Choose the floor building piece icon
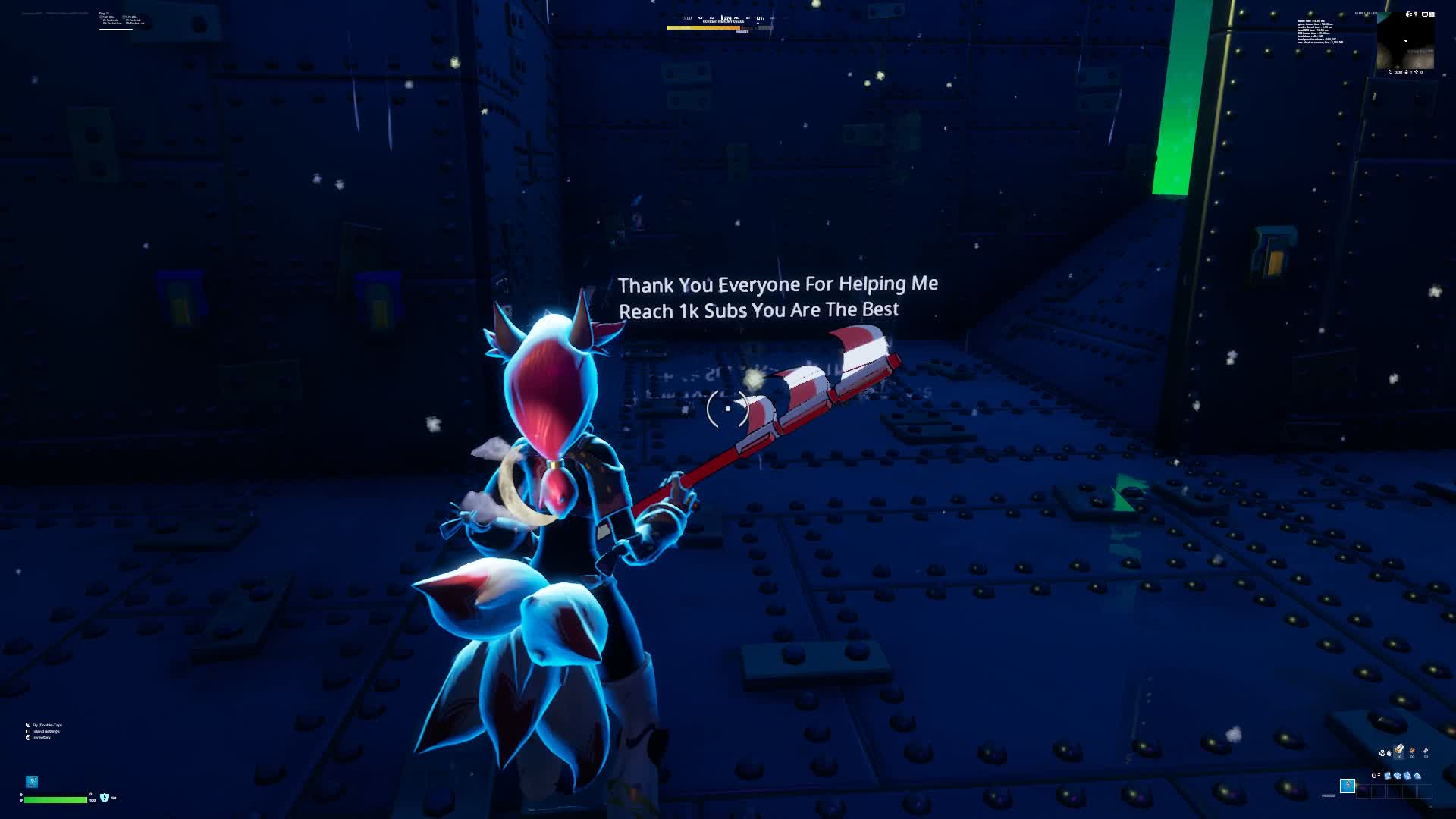This screenshot has height=819, width=1456. [1398, 776]
